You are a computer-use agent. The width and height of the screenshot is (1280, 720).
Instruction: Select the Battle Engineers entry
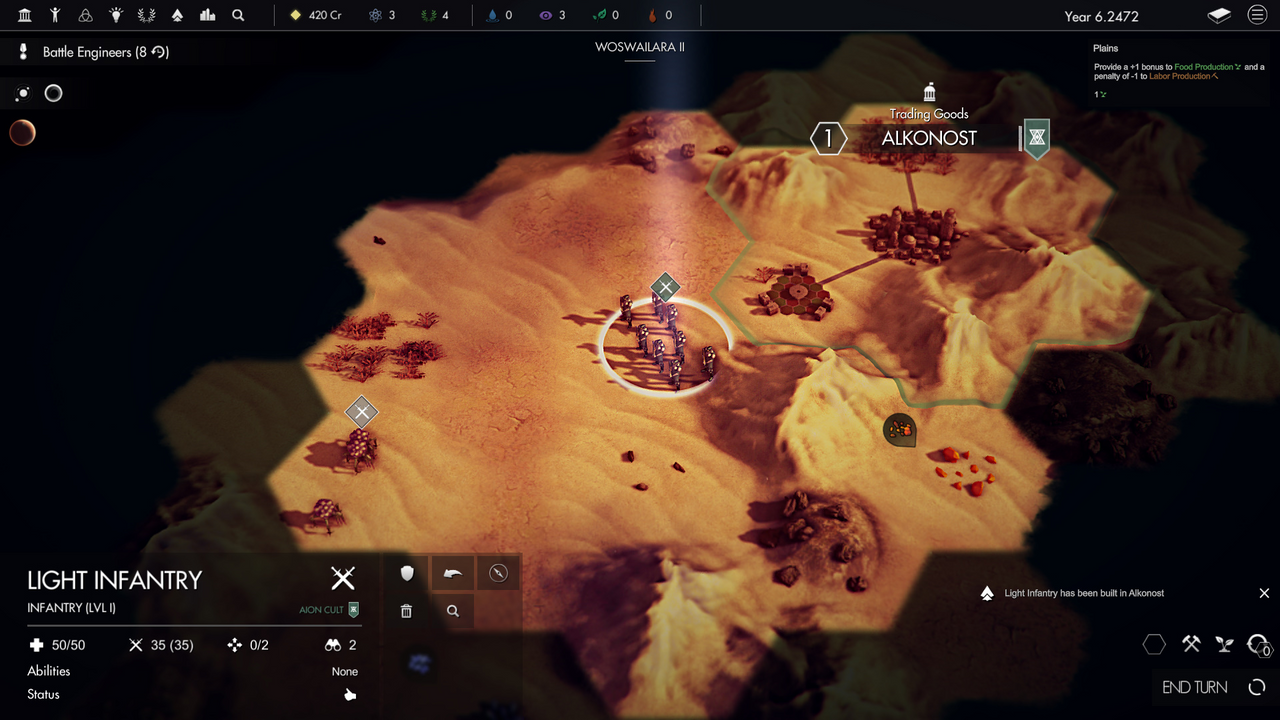[x=90, y=51]
